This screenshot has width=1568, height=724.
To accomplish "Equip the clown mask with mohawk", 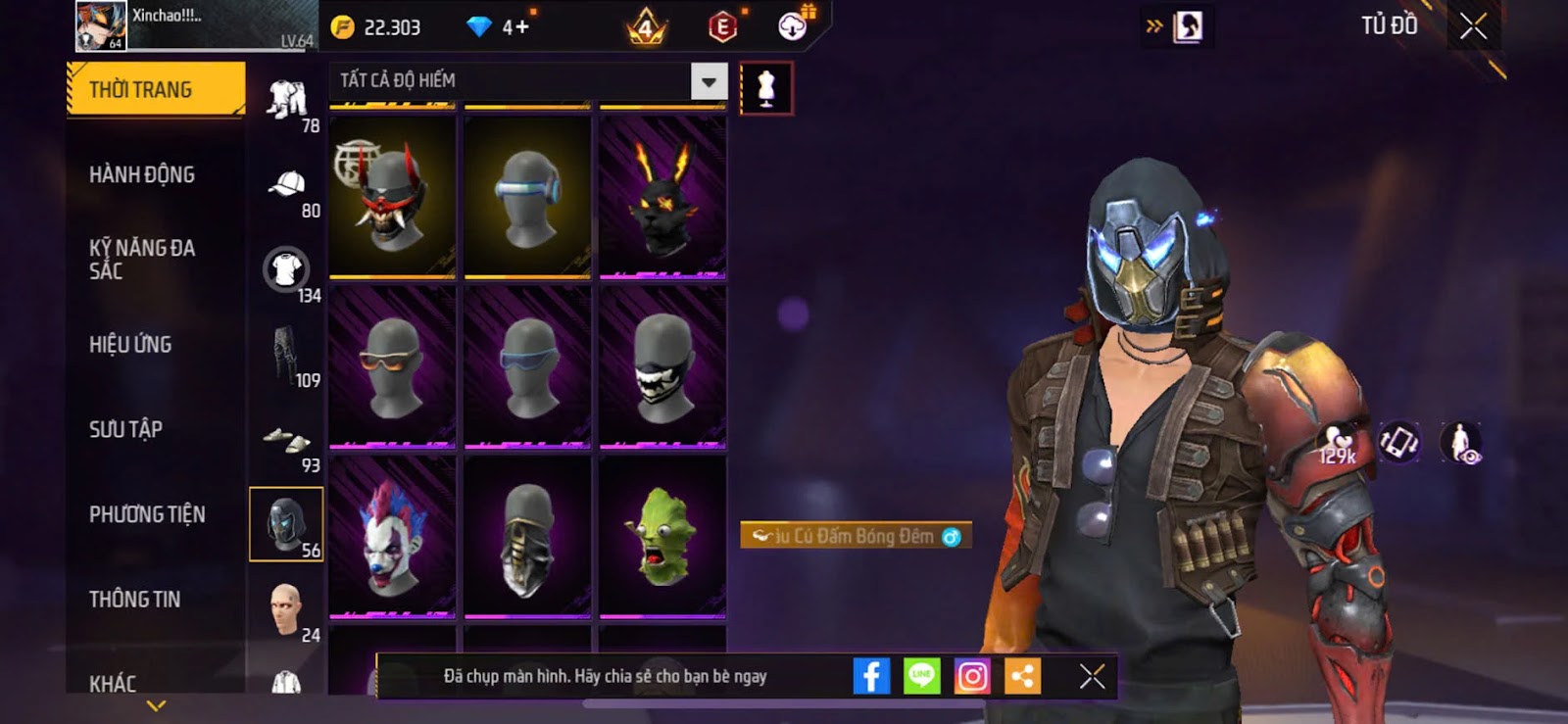I will 392,538.
